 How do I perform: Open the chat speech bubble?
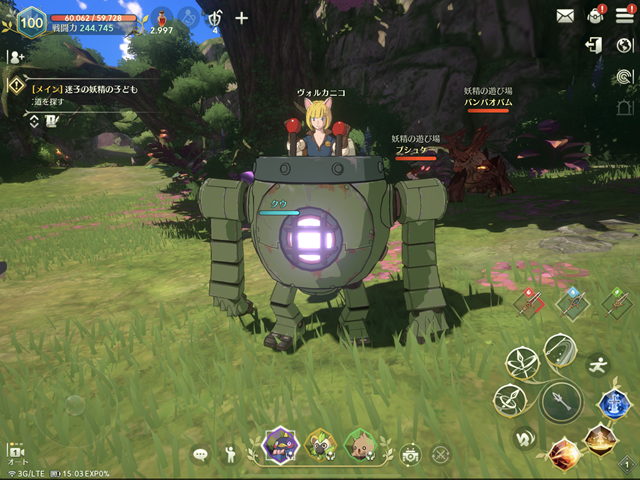point(200,455)
